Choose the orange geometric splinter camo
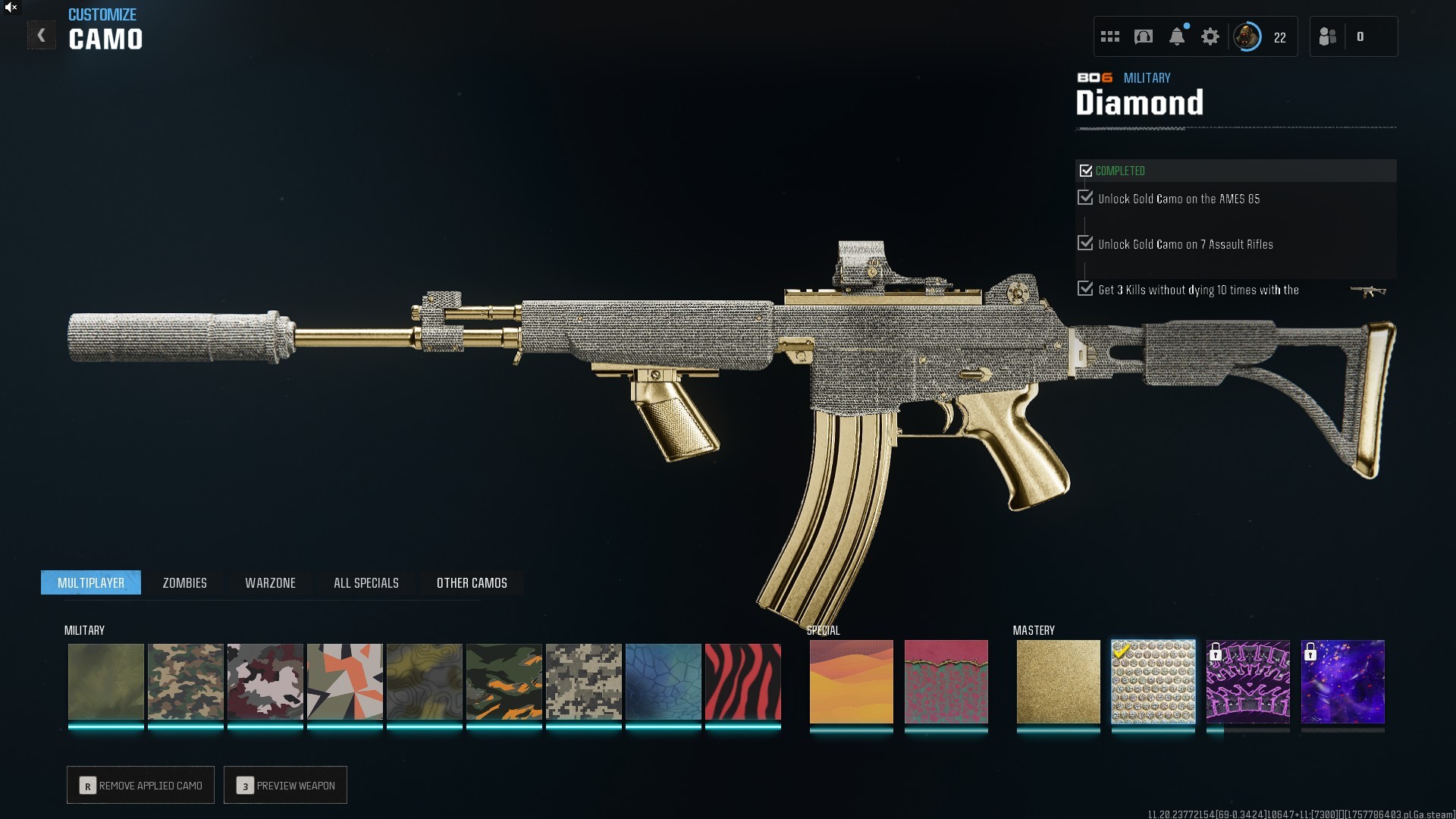Viewport: 1456px width, 819px height. click(344, 682)
